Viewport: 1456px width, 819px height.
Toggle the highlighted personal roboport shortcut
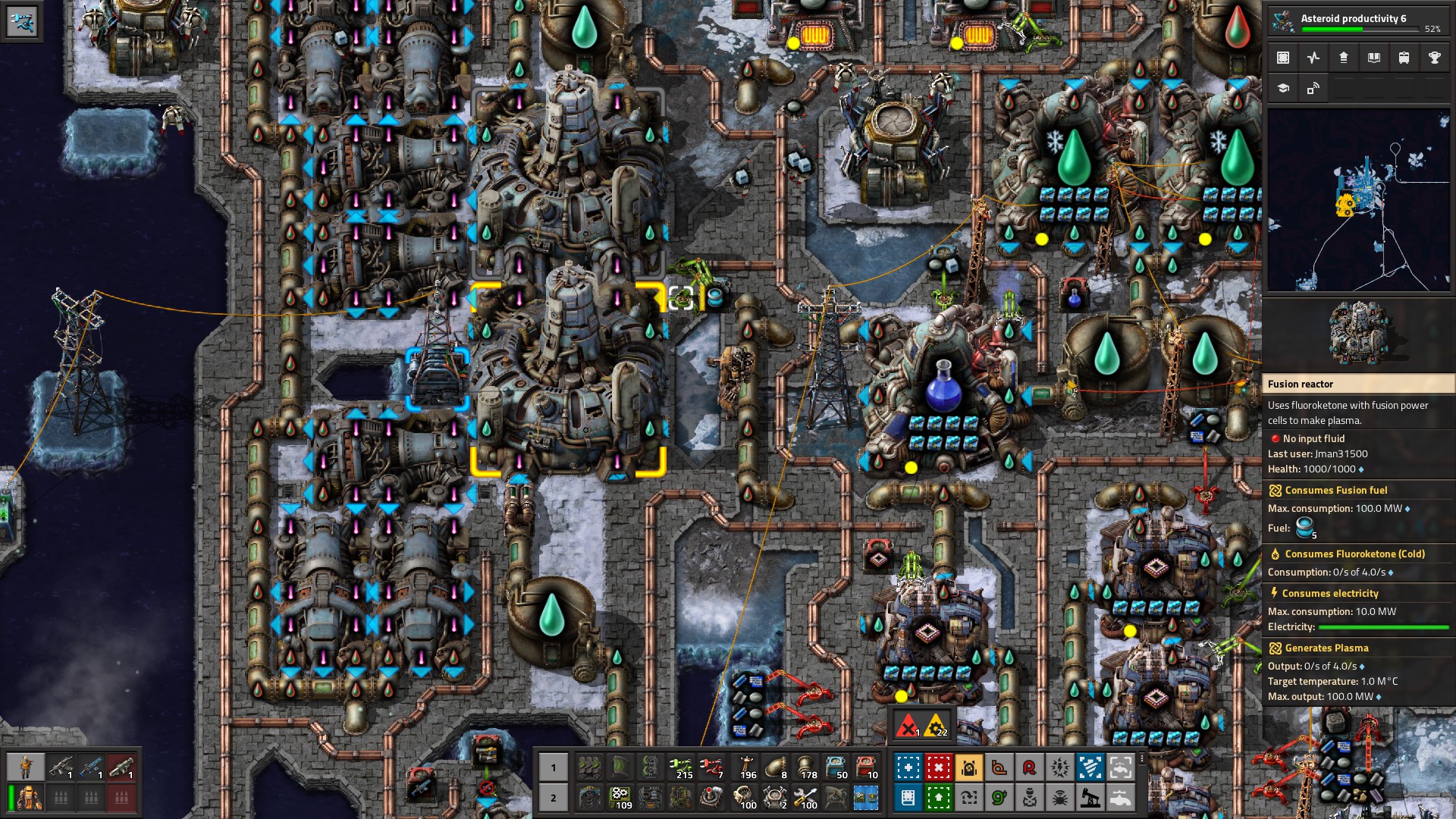[968, 767]
